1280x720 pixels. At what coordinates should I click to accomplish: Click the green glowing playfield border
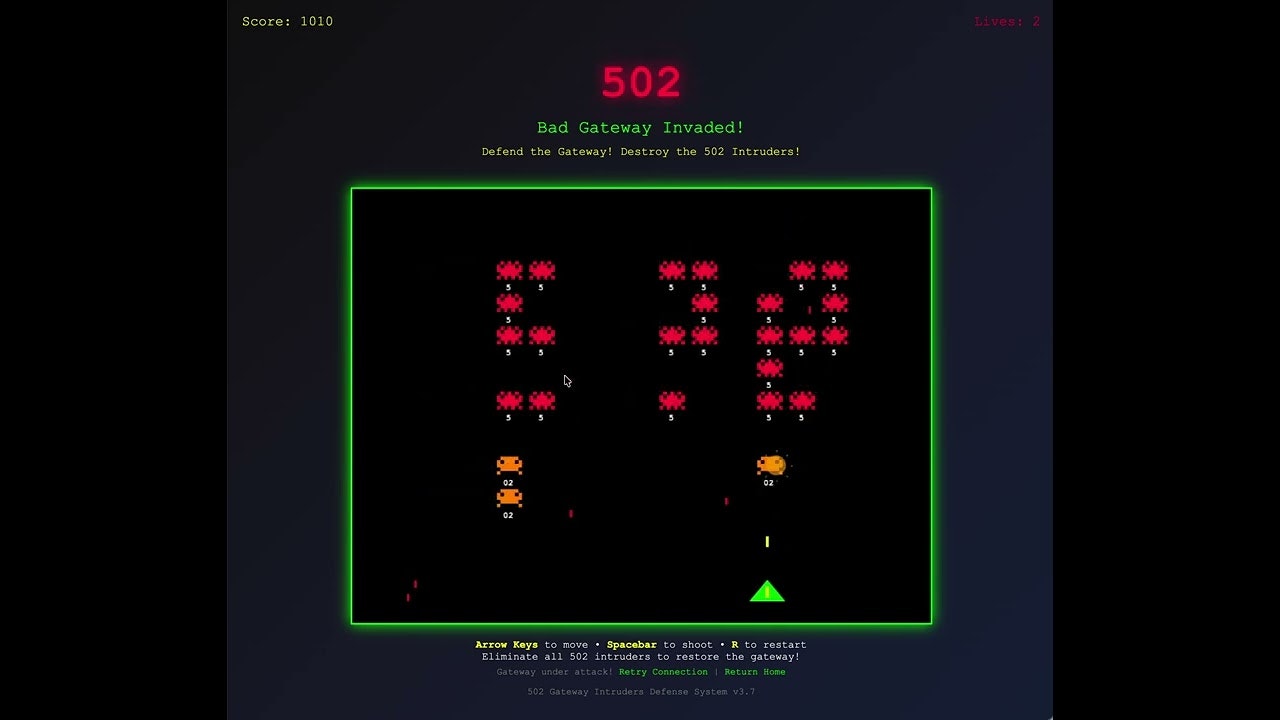click(x=640, y=187)
